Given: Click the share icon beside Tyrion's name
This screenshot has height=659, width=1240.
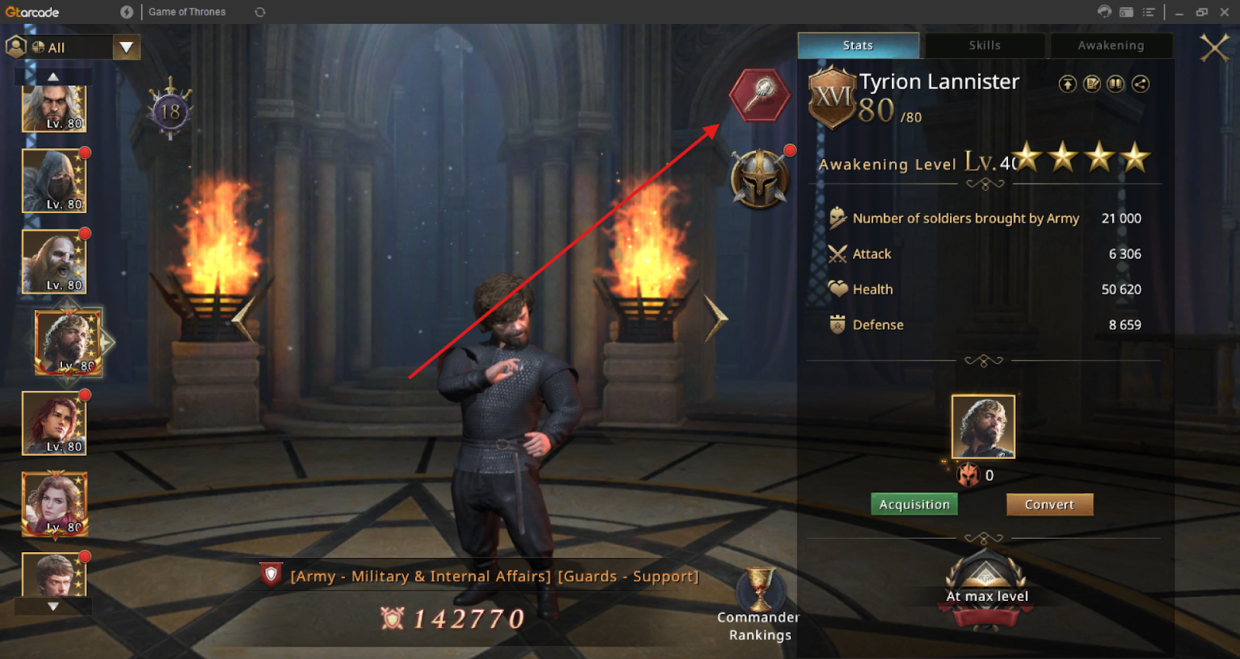Looking at the screenshot, I should coord(1140,84).
